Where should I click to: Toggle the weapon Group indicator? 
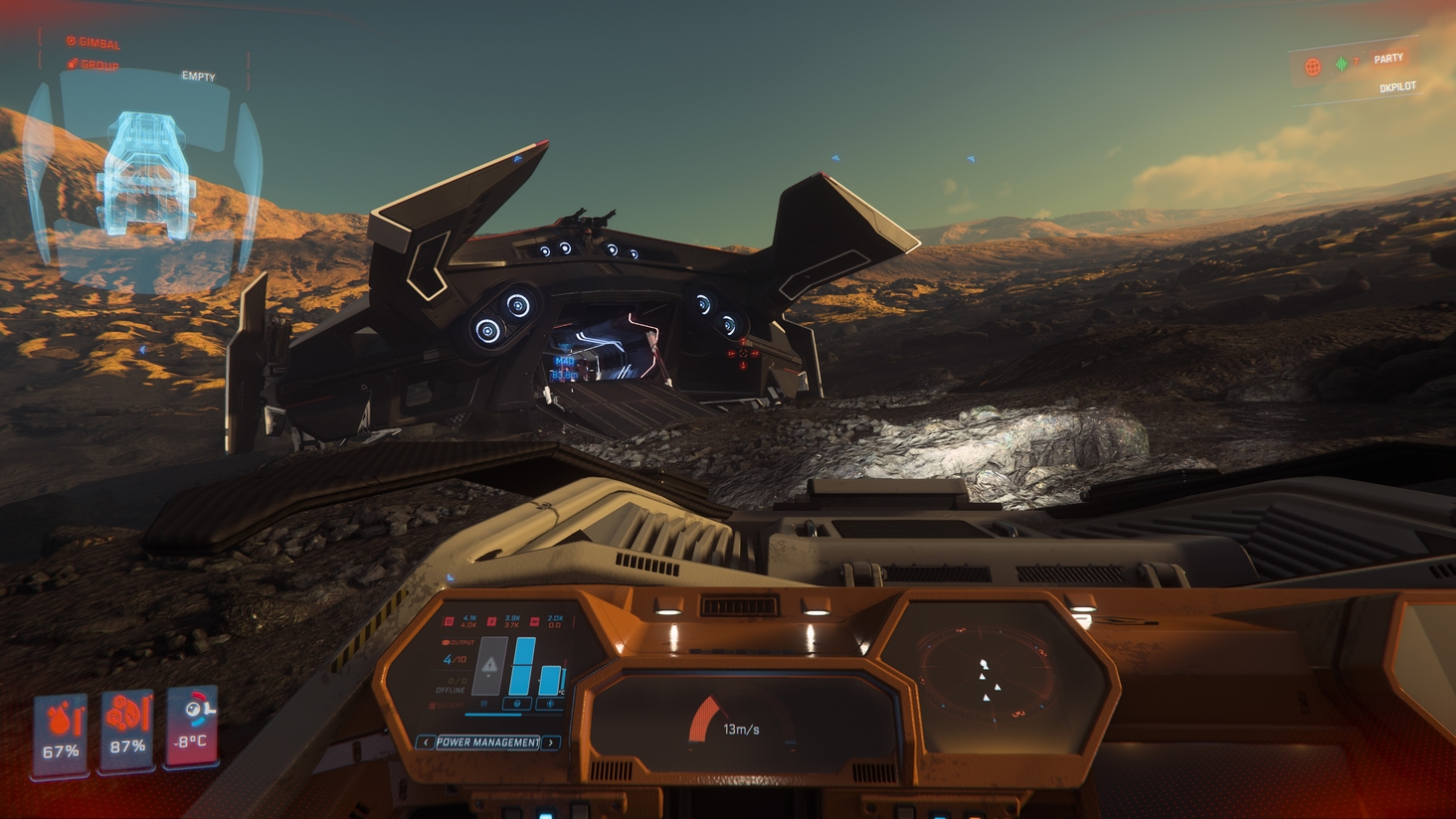click(93, 65)
